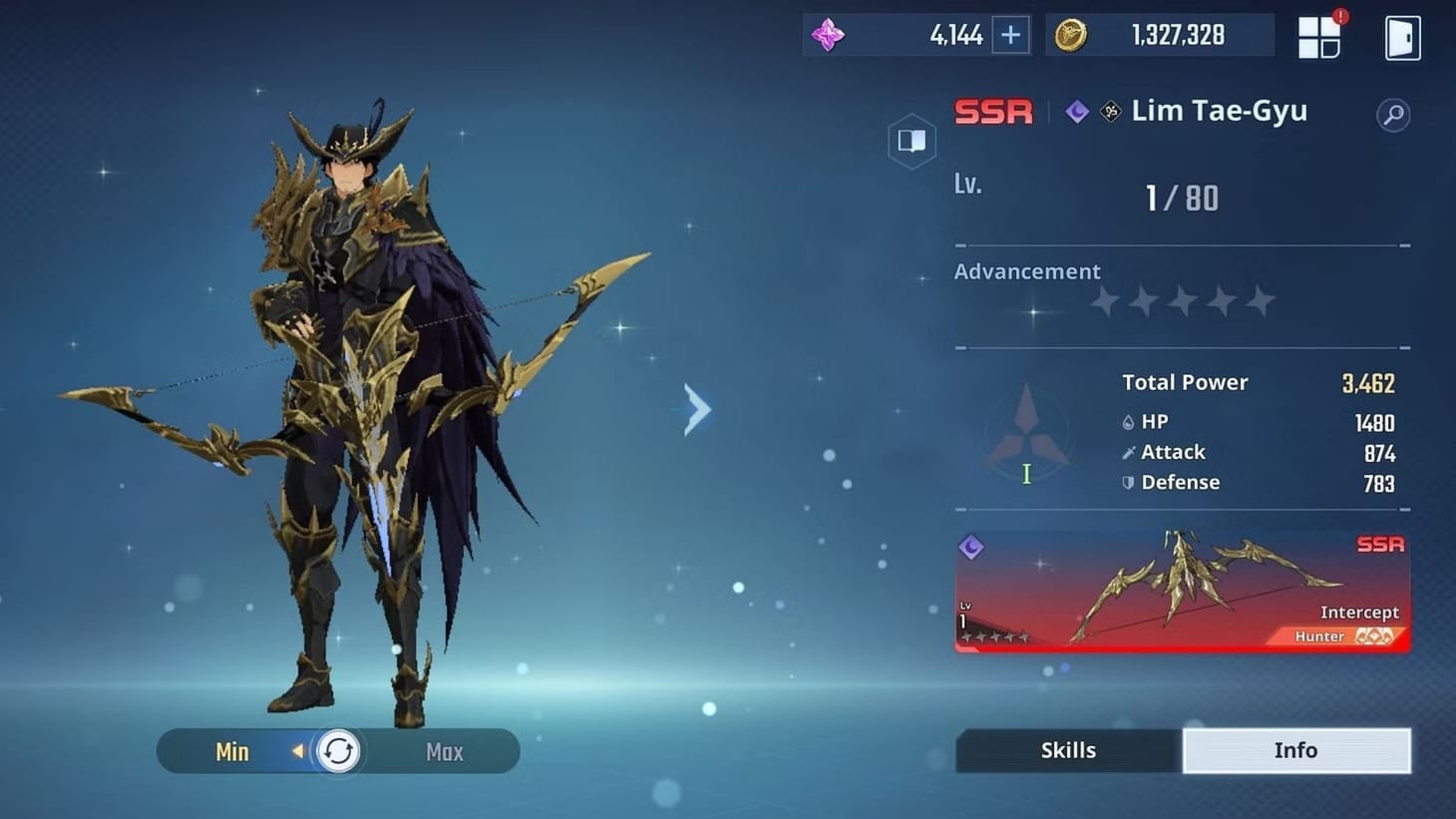Open the hexagonal codex icon beside SSR

911,141
